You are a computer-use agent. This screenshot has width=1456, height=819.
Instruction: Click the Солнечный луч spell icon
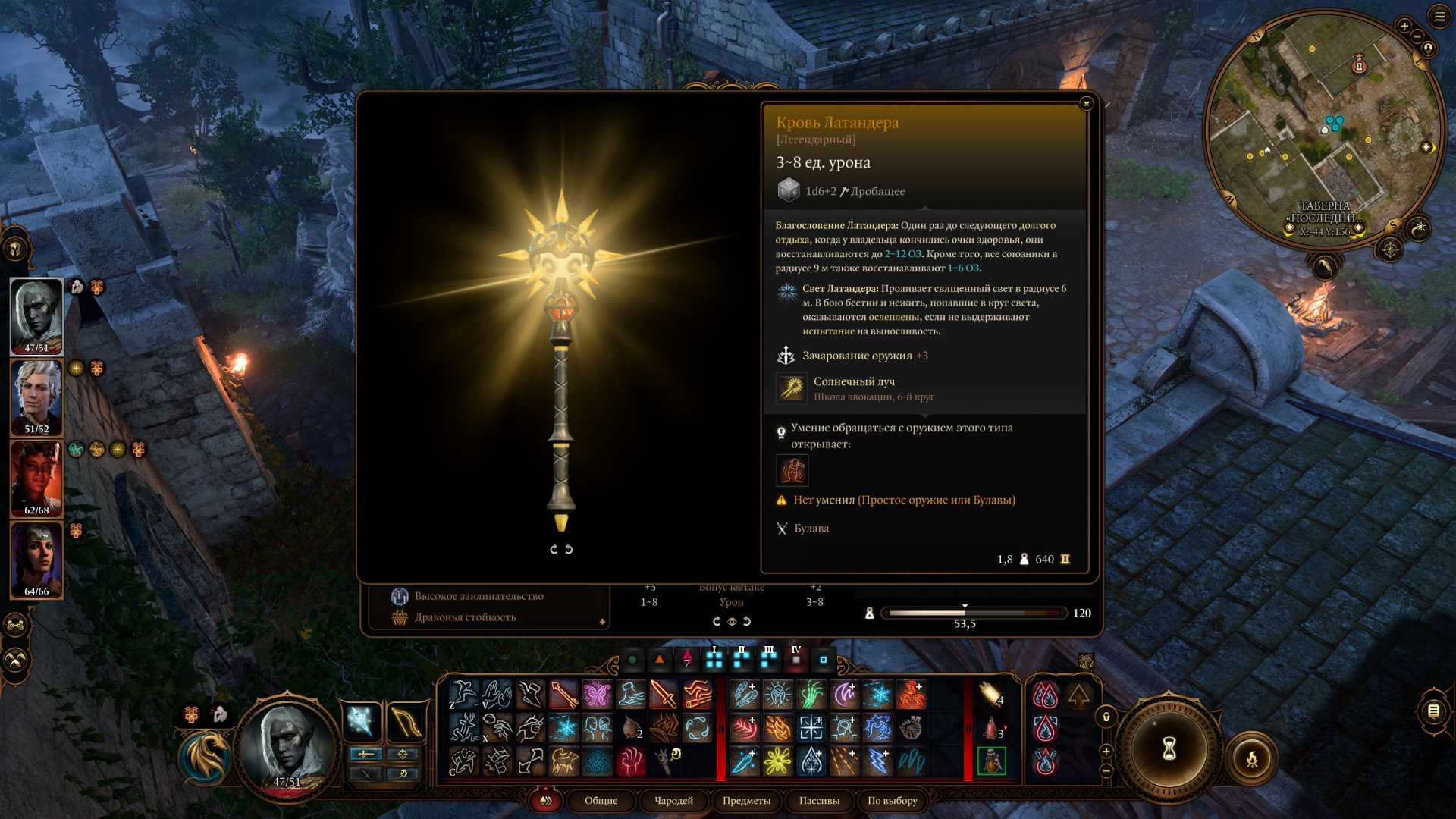792,388
